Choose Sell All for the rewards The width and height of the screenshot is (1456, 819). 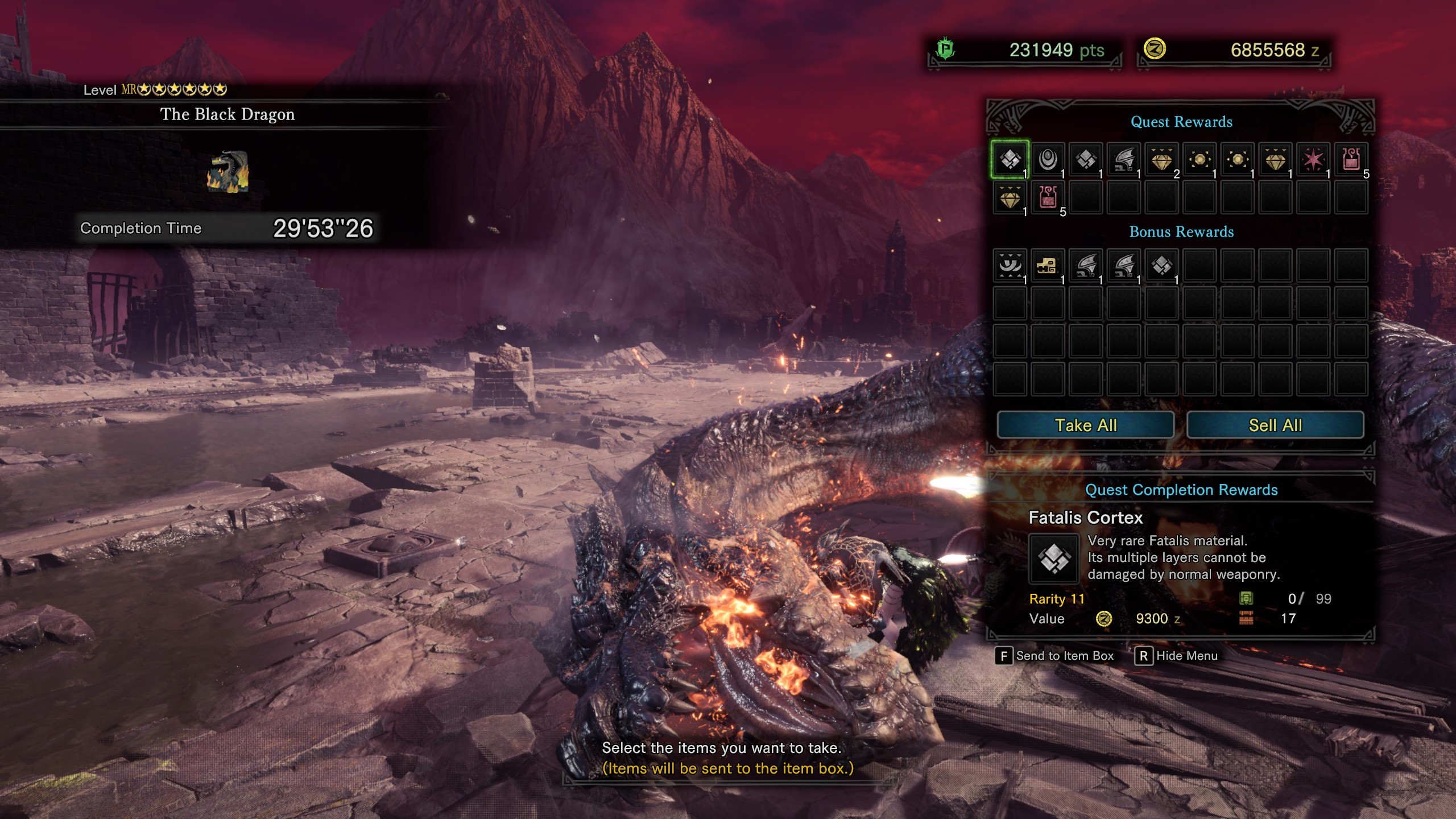pos(1275,425)
